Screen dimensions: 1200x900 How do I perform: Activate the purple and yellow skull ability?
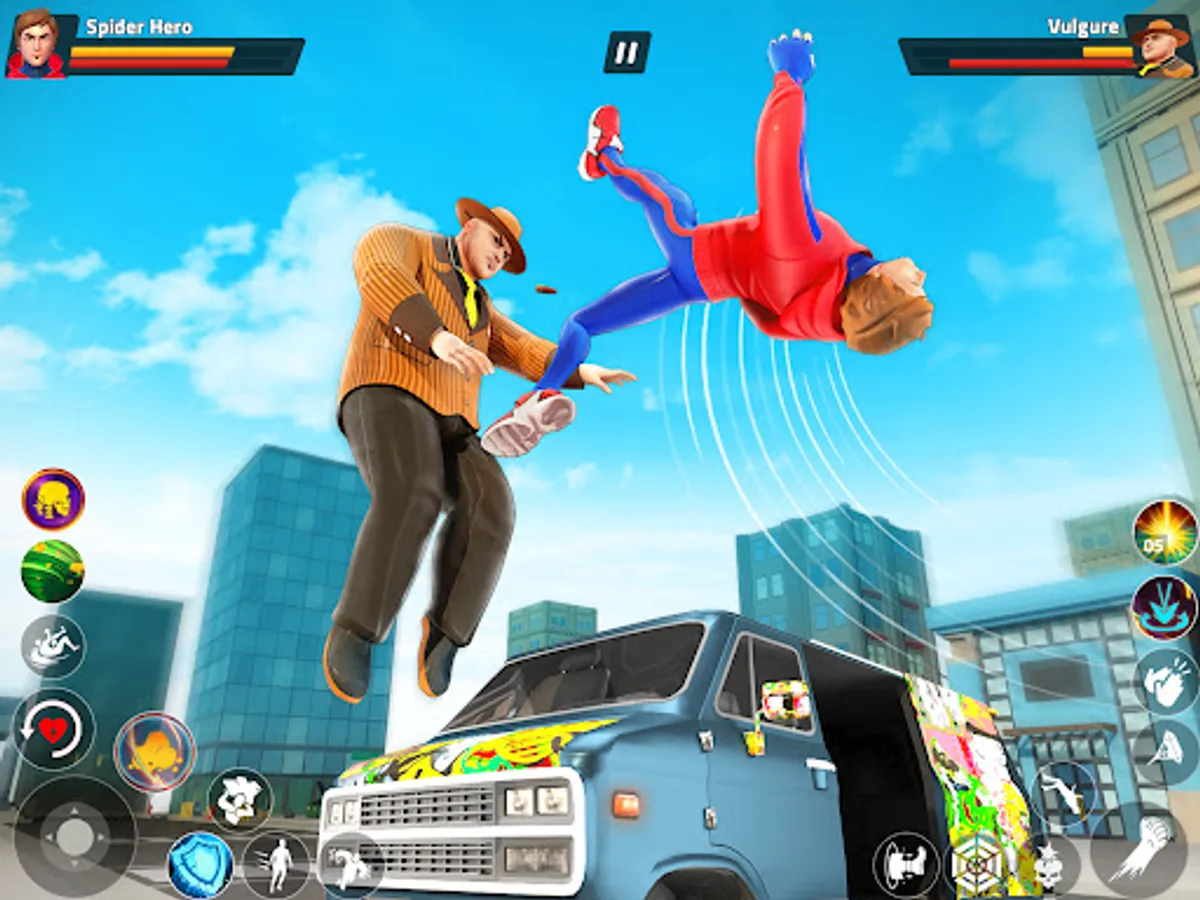point(53,500)
